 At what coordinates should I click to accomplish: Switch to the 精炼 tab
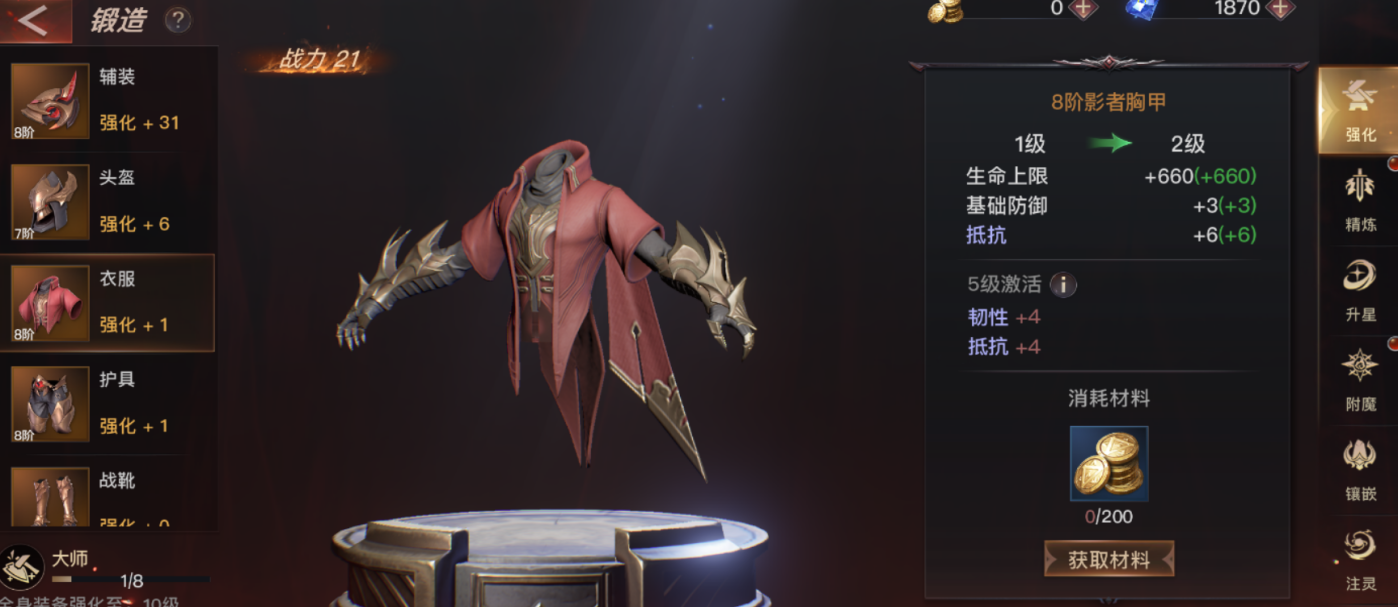tap(1360, 200)
